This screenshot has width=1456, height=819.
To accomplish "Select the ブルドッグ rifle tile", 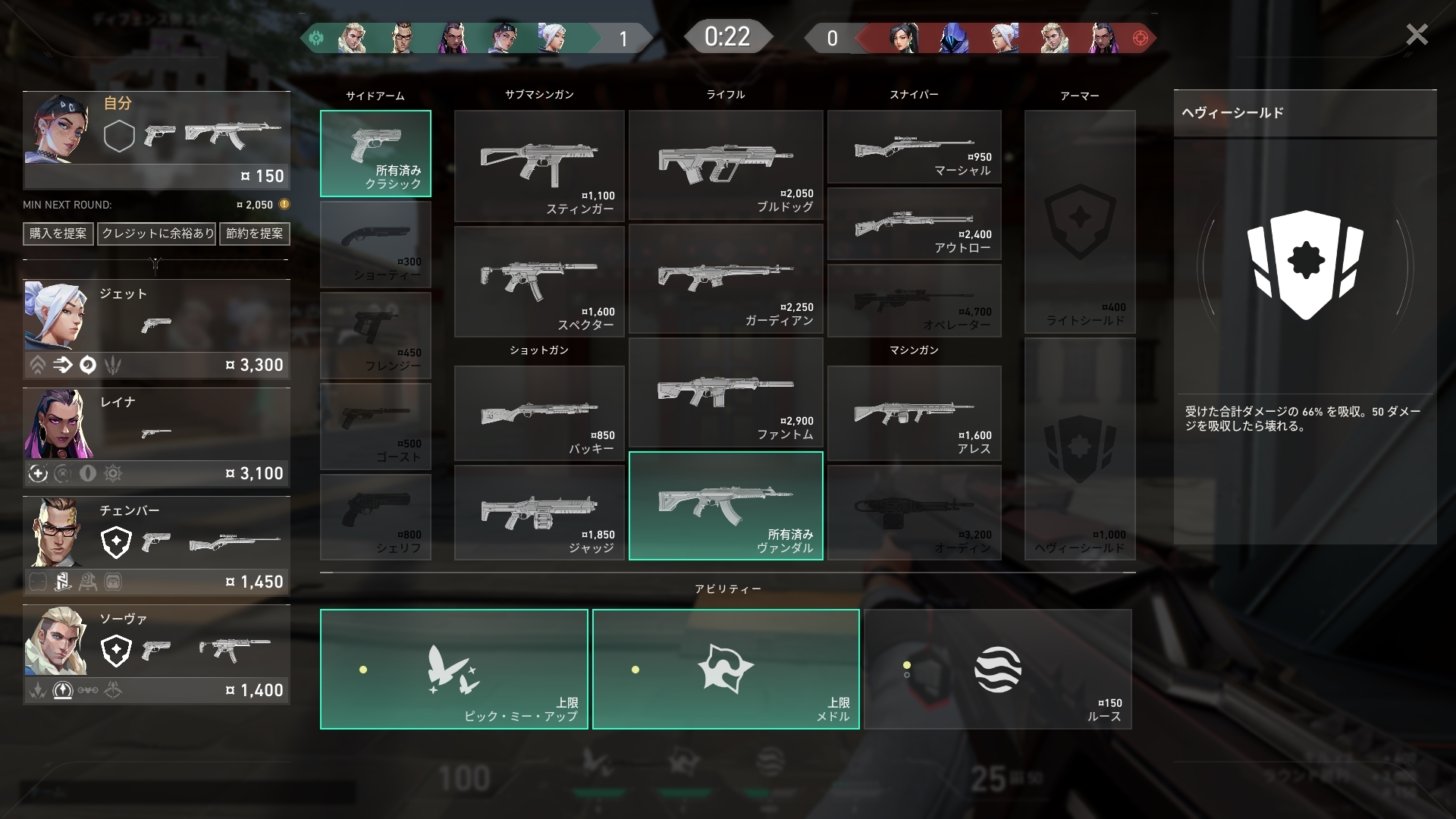I will tap(726, 165).
